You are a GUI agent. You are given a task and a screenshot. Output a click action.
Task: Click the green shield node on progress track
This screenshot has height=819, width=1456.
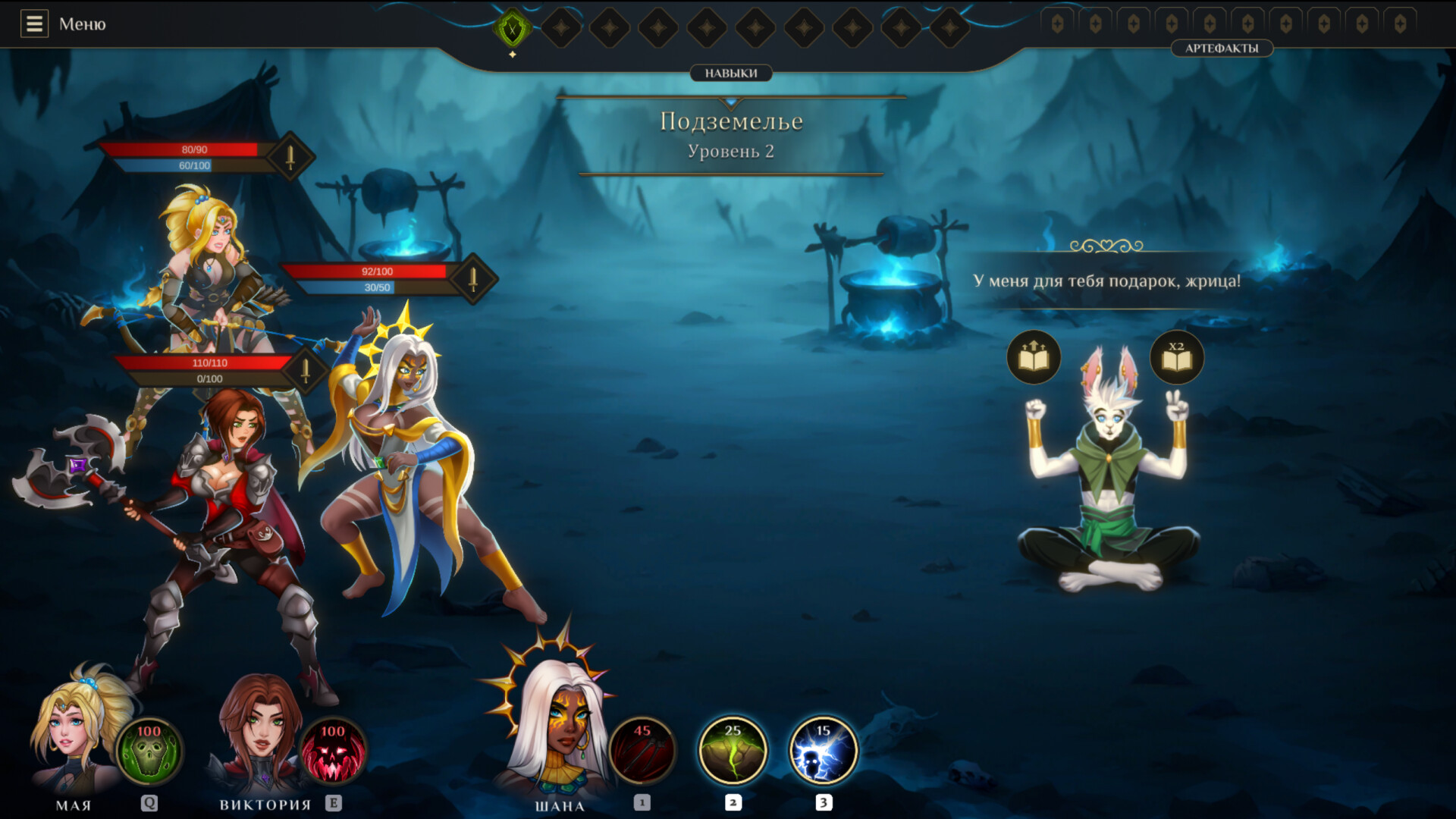[x=513, y=27]
